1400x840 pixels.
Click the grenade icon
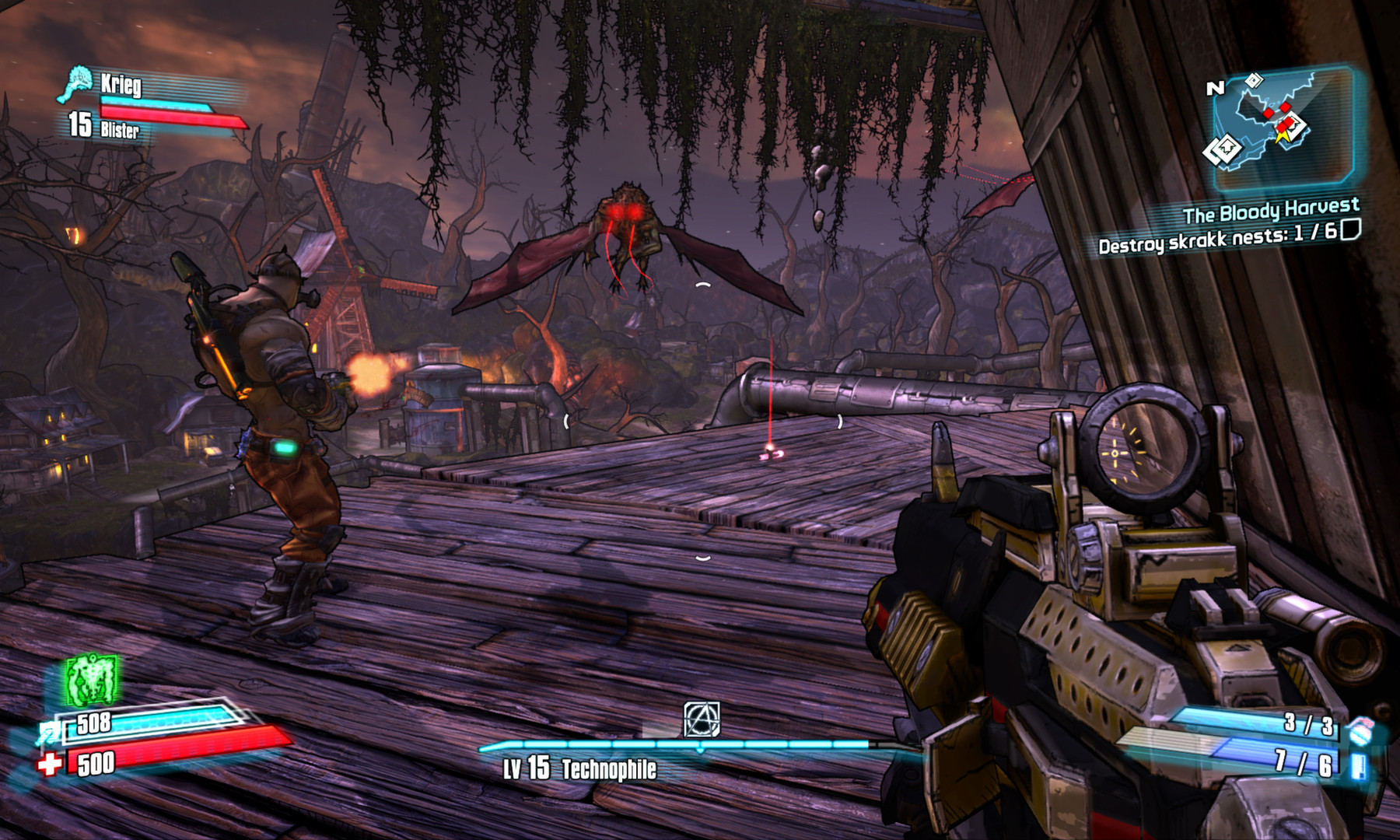[1360, 730]
